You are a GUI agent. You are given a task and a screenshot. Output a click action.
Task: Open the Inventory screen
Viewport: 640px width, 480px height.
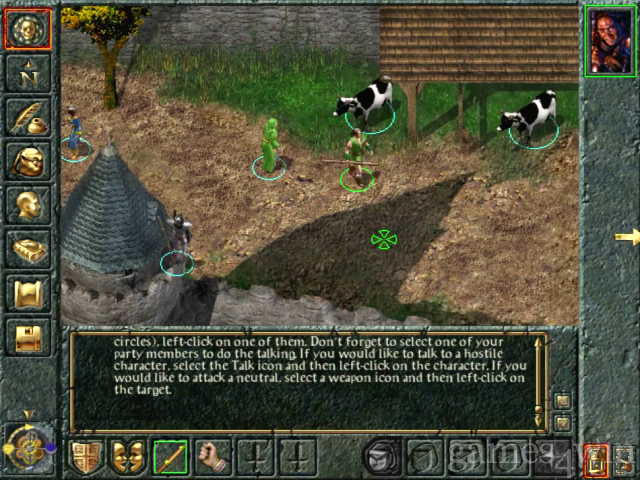click(x=28, y=160)
